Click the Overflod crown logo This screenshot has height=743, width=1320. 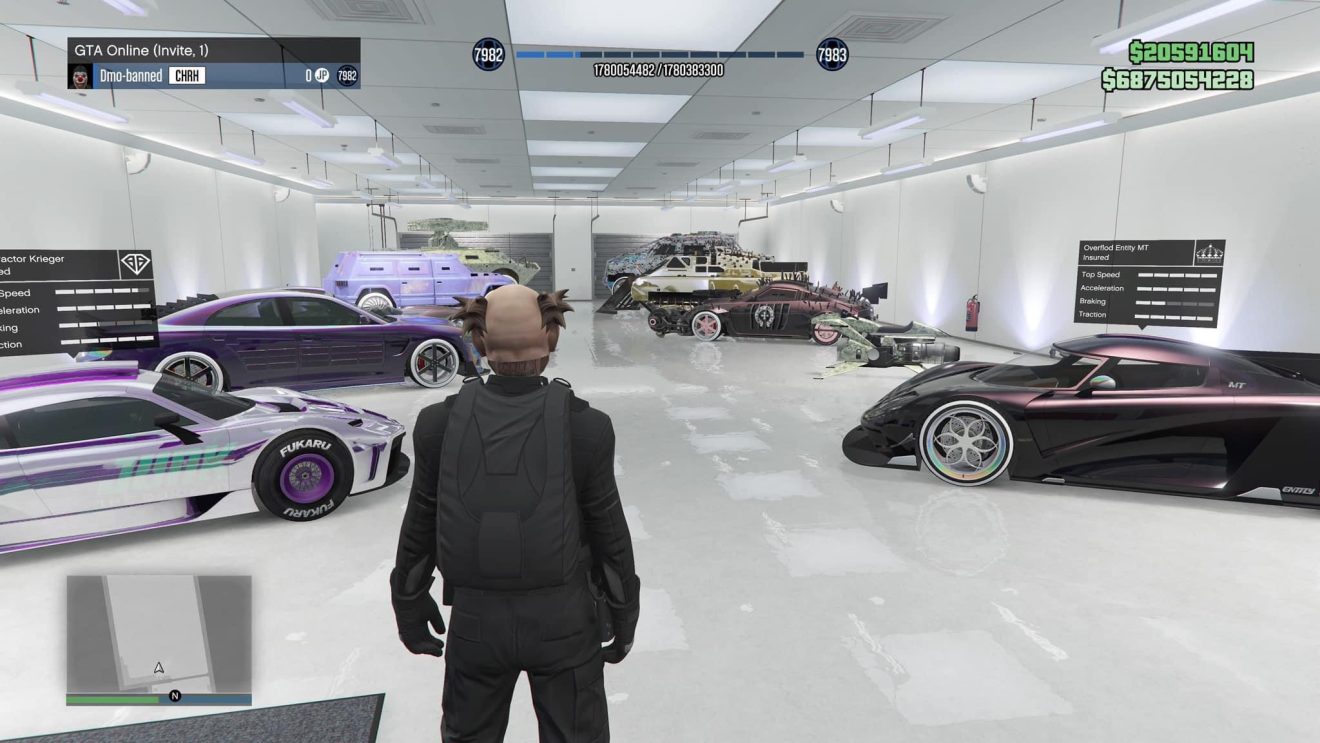1208,252
